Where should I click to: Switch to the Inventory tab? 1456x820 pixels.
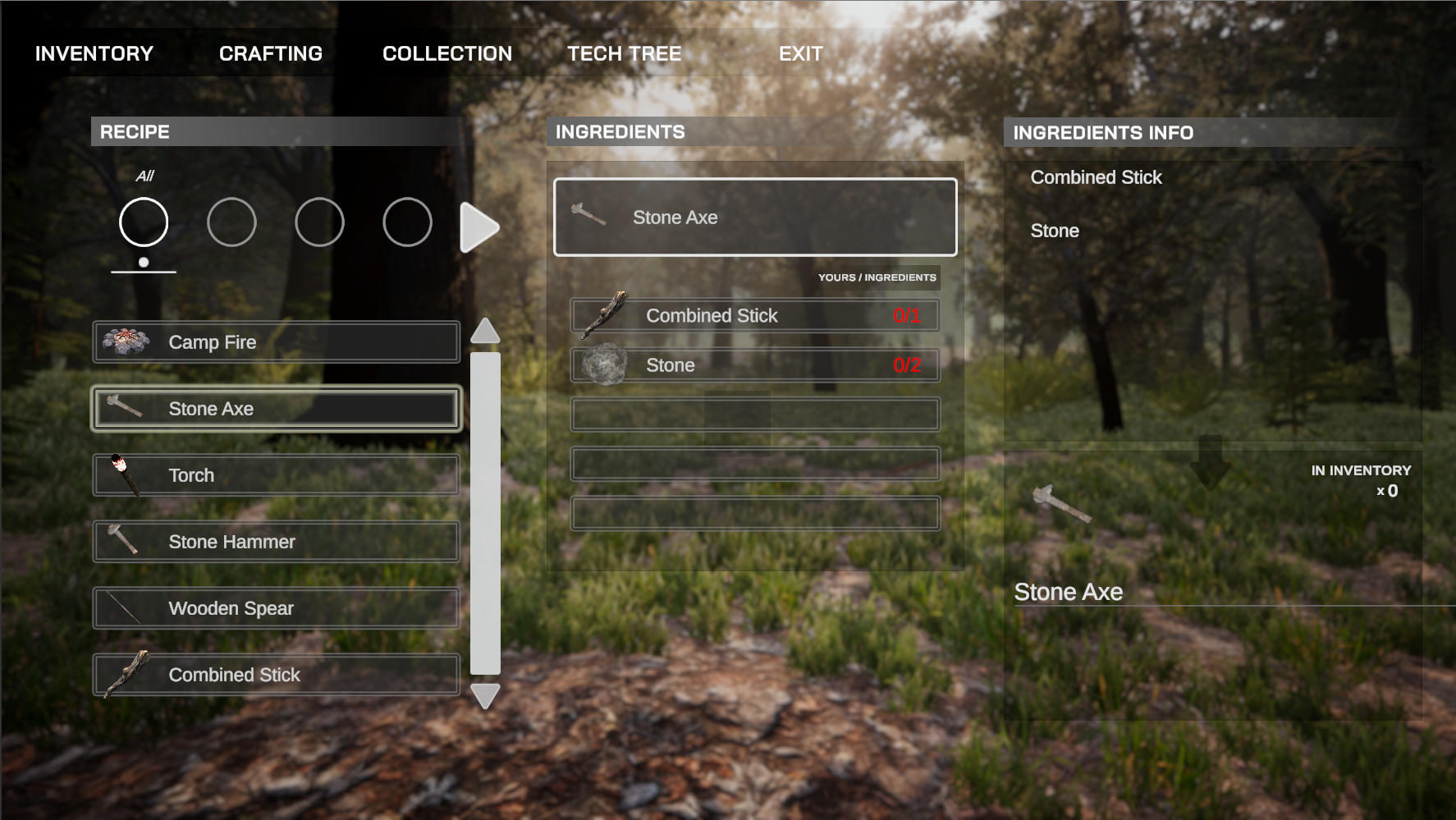(93, 53)
